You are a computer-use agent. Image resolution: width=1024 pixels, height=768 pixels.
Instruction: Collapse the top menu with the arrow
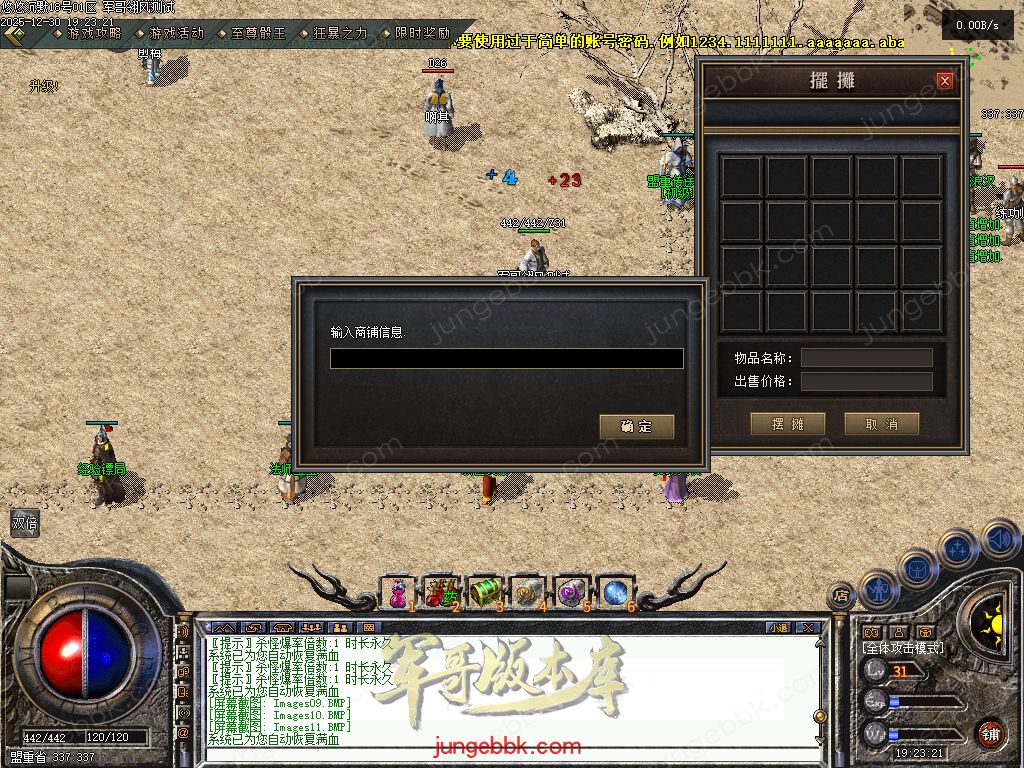click(16, 34)
